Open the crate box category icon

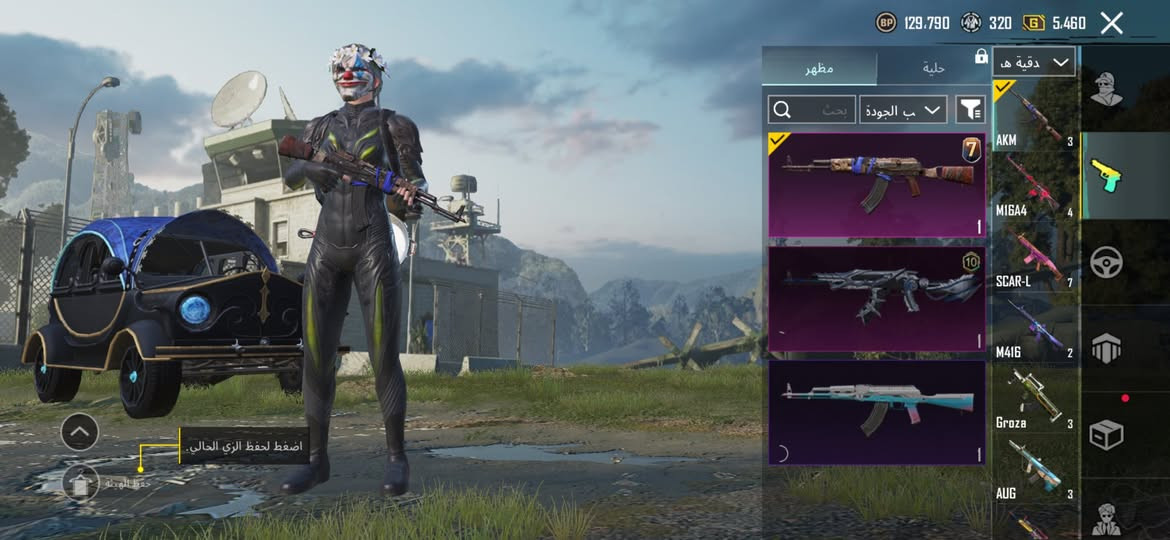point(1105,434)
